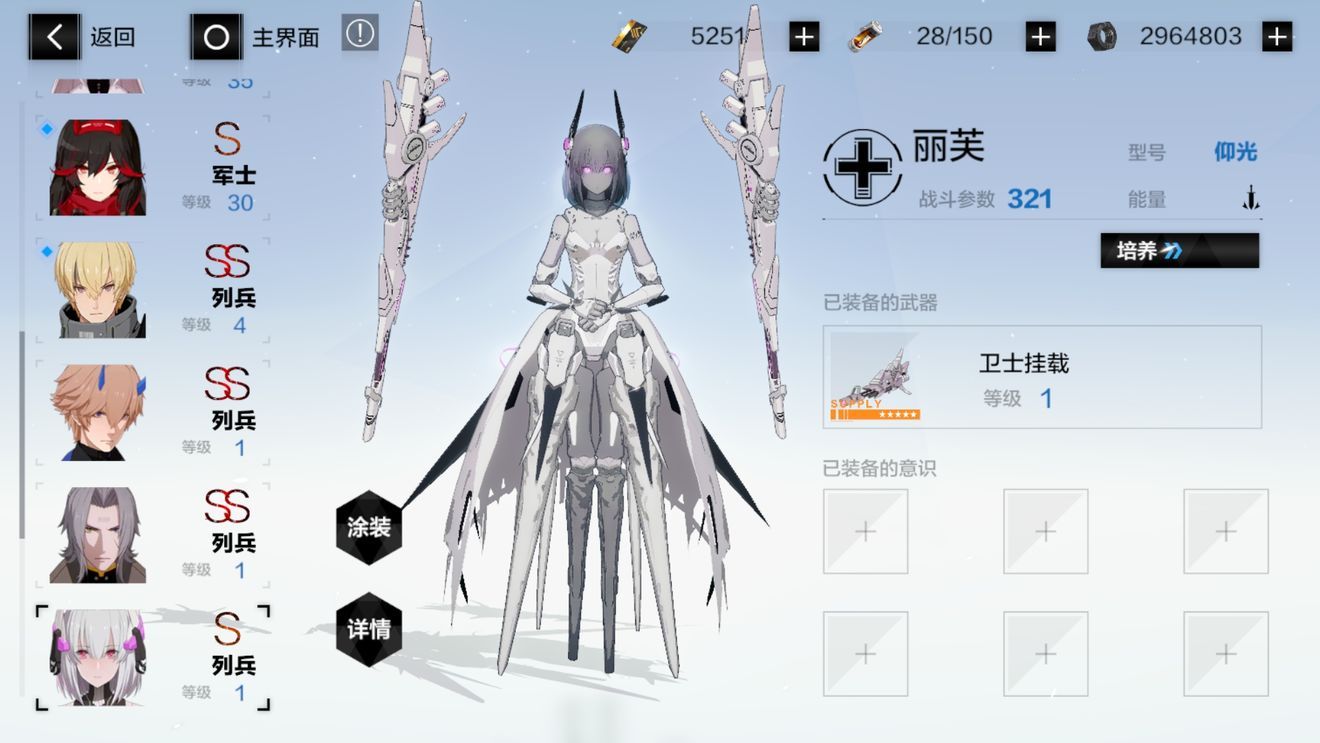Select the blonde SS rank character
1320x743 pixels.
[100, 289]
